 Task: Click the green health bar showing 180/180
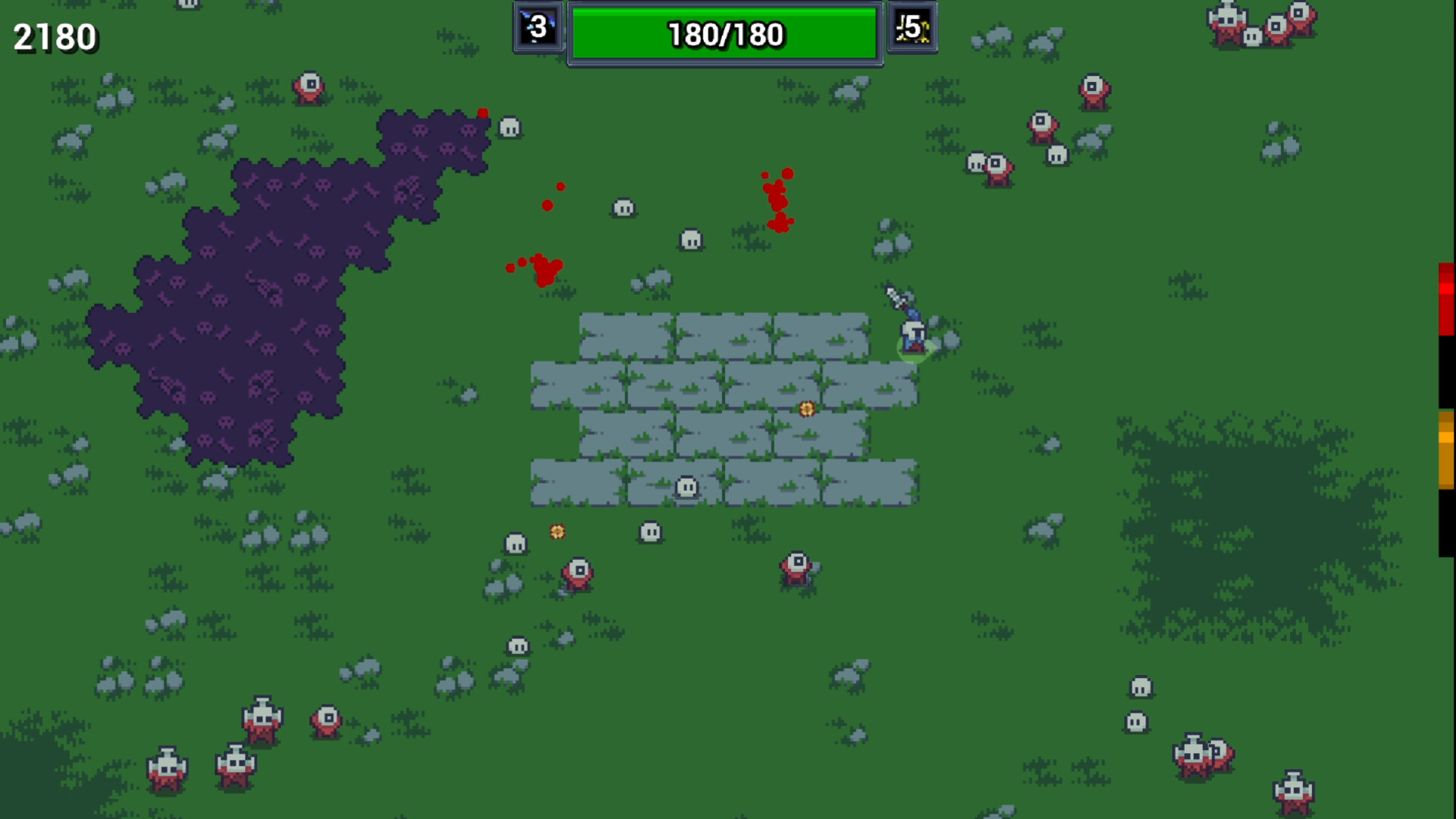724,33
